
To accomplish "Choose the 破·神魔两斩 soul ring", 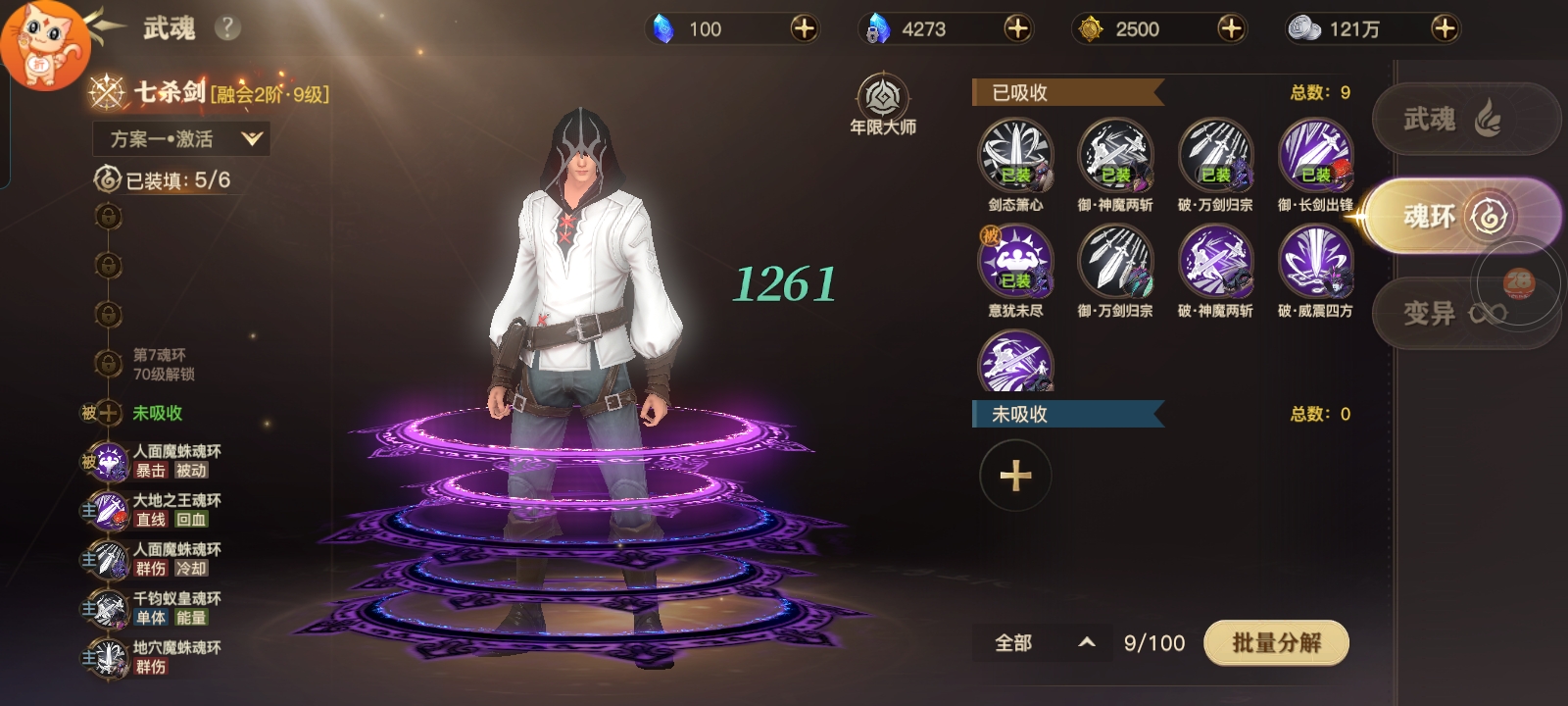I will (x=1215, y=262).
